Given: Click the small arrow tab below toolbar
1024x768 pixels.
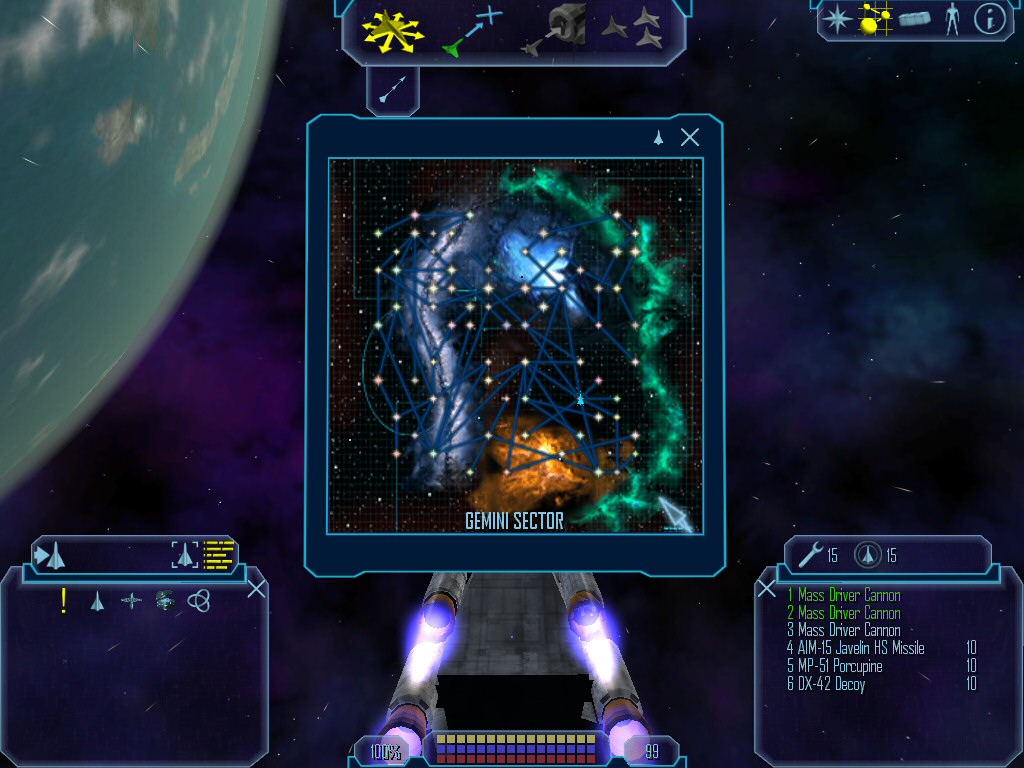Looking at the screenshot, I should click(x=392, y=89).
